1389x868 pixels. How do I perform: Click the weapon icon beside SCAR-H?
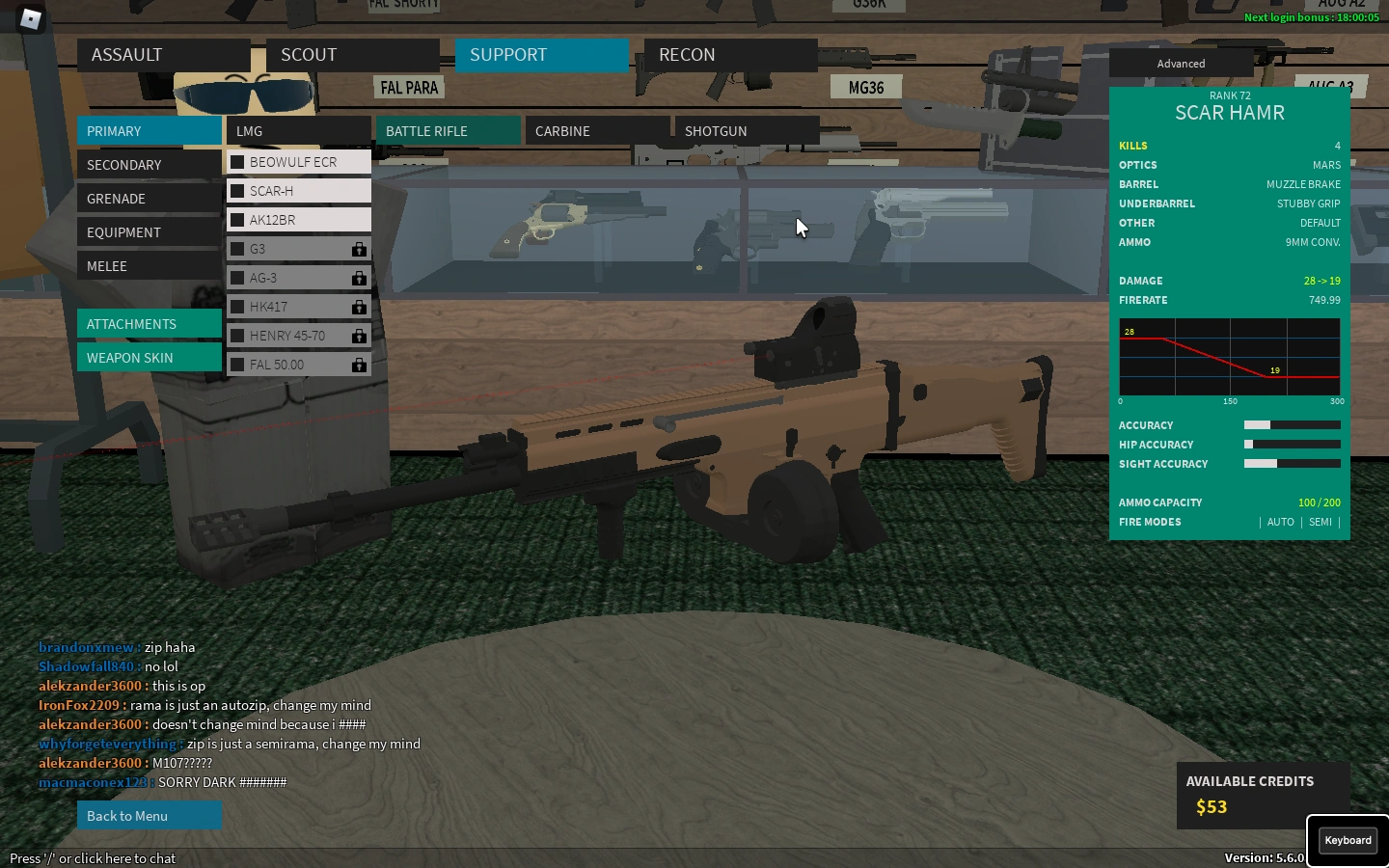(237, 190)
